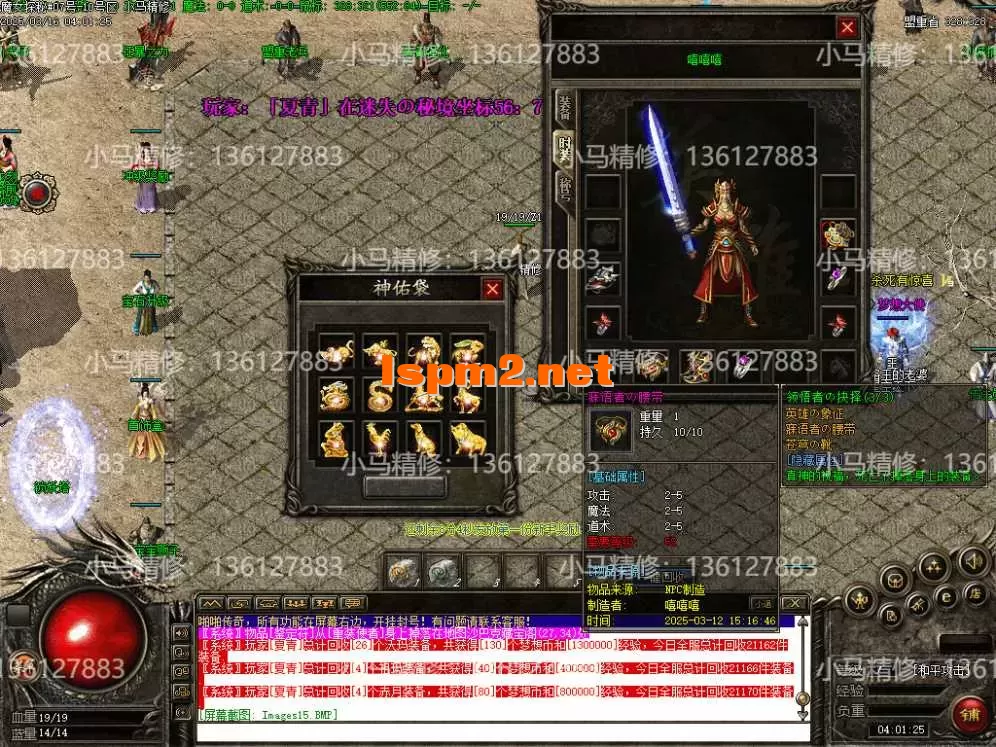996x747 pixels.
Task: Open the round 铺 shop button
Action: [969, 714]
